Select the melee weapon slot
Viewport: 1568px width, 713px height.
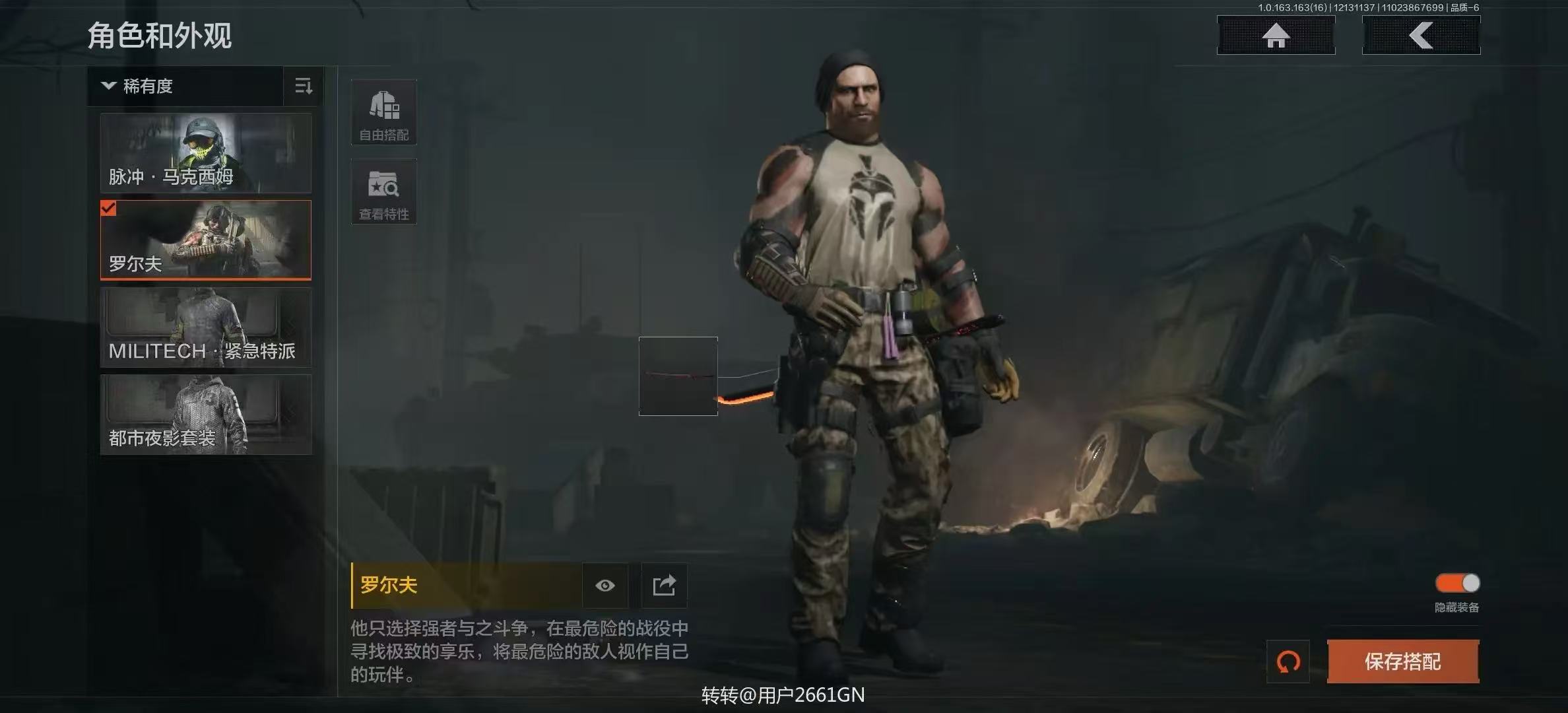click(678, 376)
